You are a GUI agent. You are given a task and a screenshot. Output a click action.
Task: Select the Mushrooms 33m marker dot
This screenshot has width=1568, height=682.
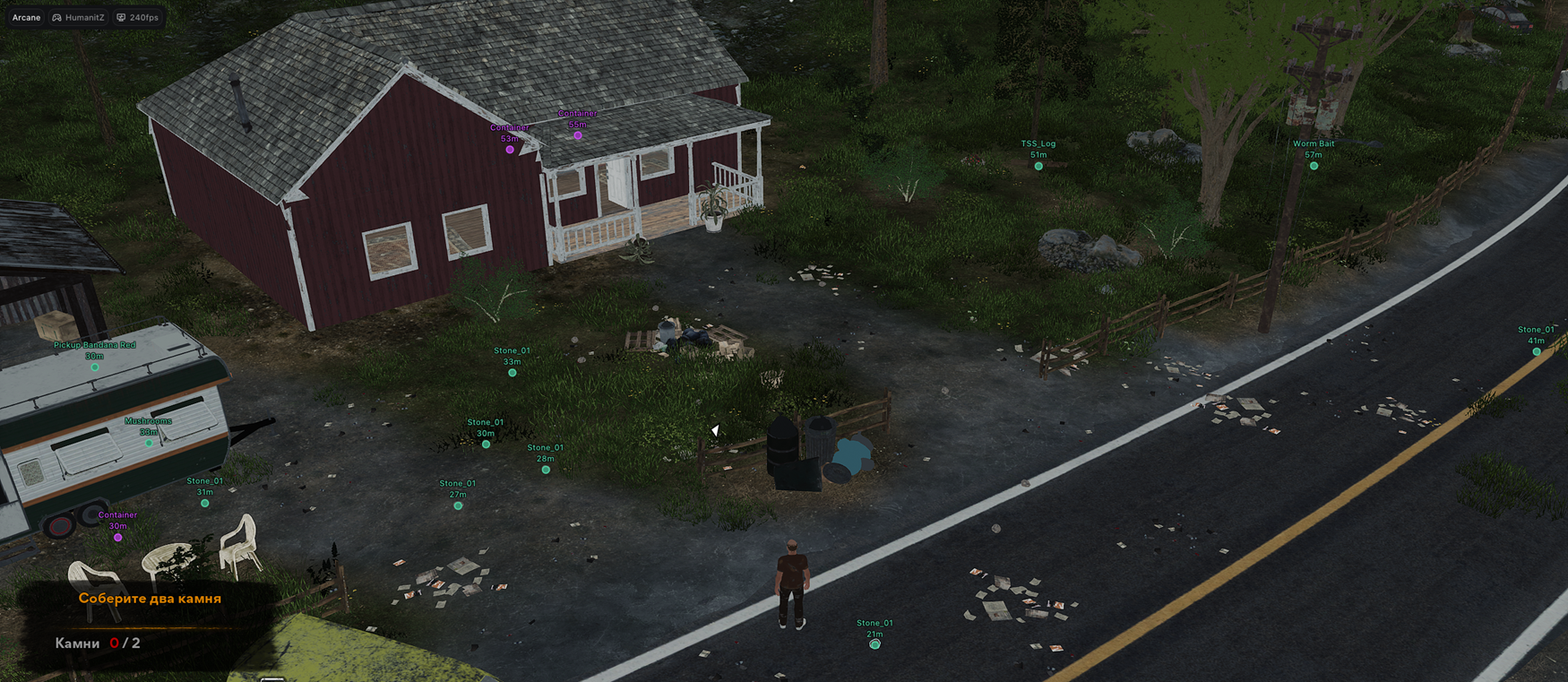click(x=147, y=441)
